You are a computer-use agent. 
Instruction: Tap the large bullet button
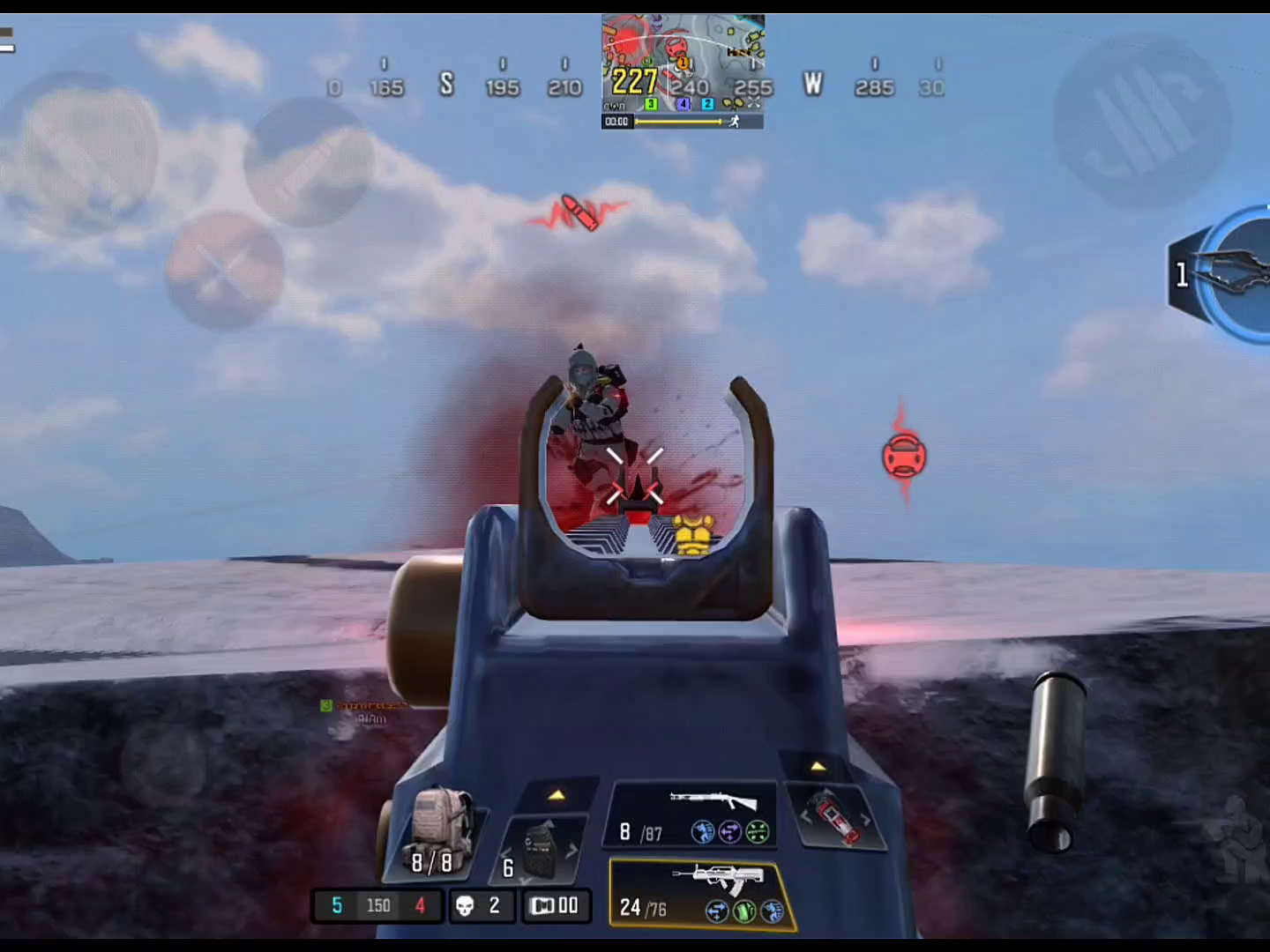point(1056,762)
